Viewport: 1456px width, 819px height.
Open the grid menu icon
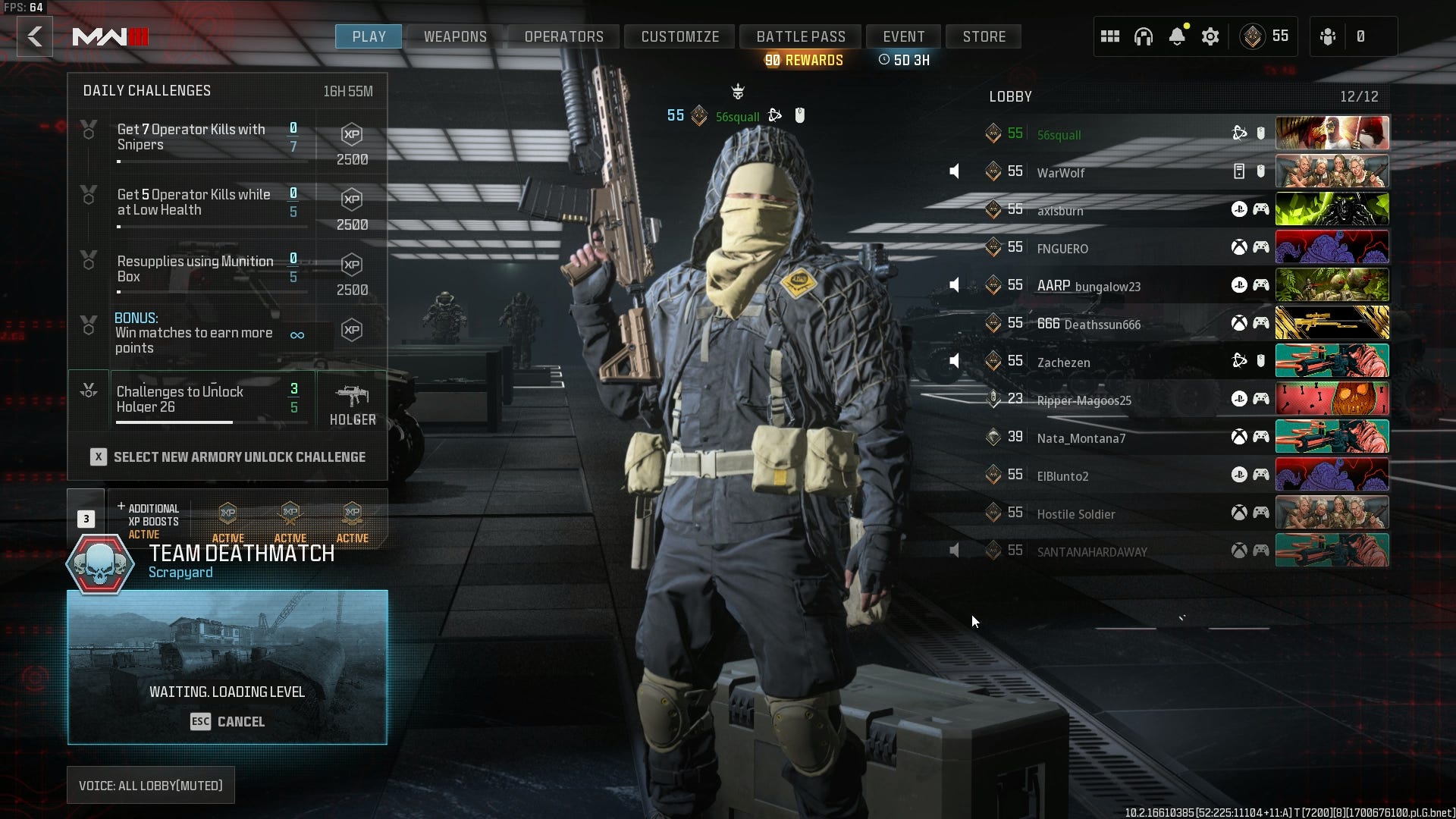click(x=1109, y=36)
